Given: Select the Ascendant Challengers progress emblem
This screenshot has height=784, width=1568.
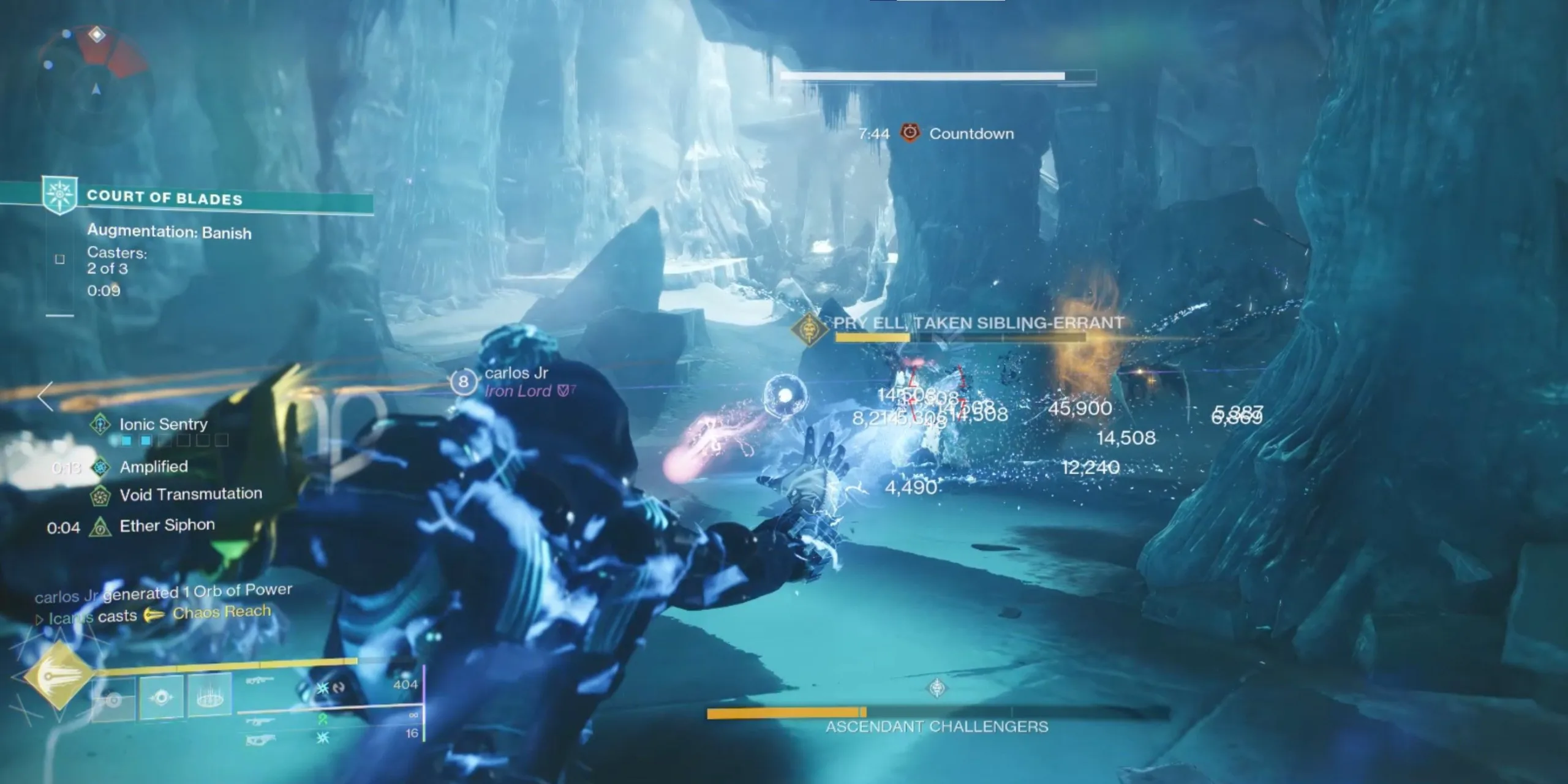Looking at the screenshot, I should (x=937, y=688).
